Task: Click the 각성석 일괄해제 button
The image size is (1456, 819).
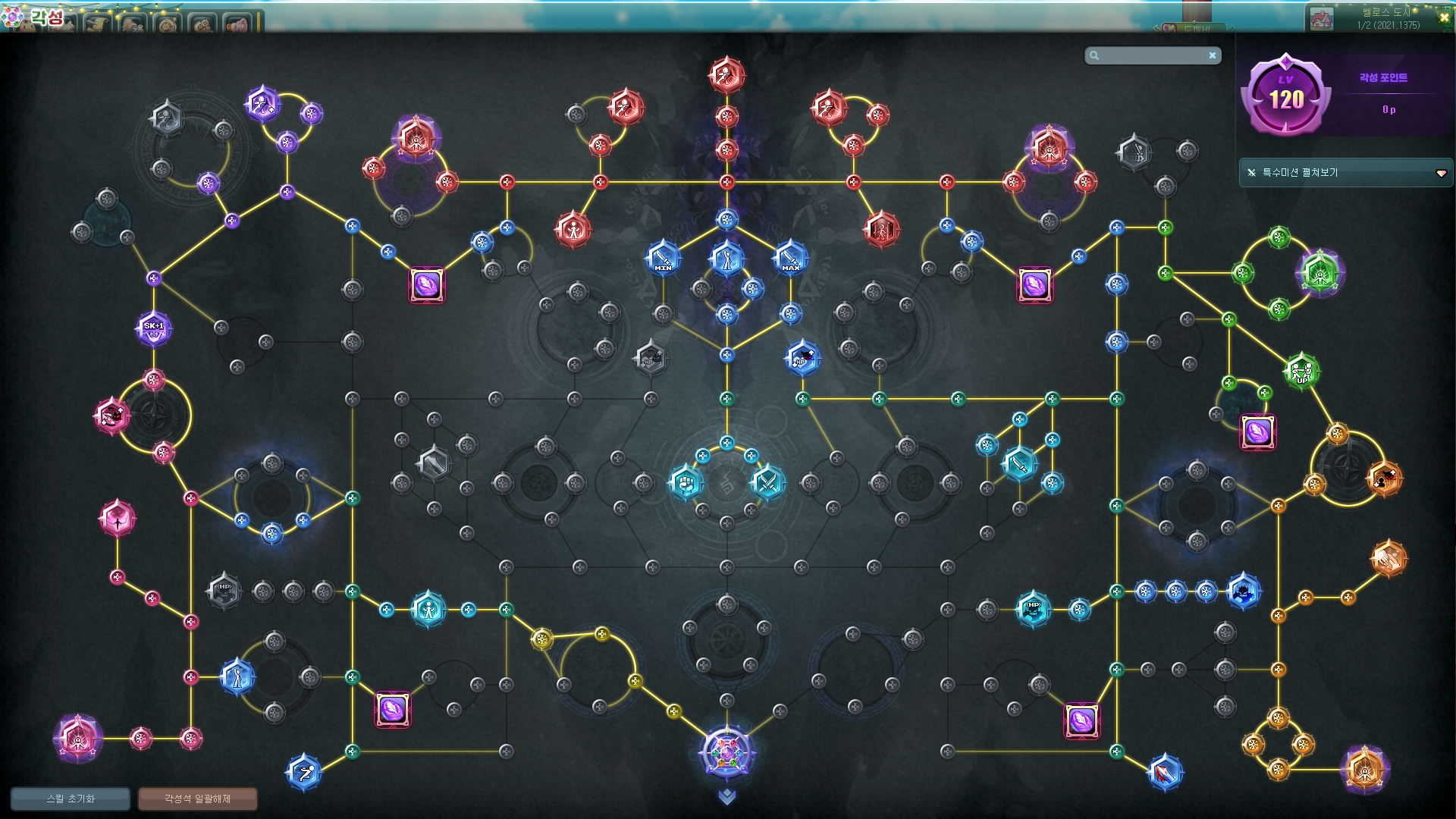Action: [x=197, y=799]
